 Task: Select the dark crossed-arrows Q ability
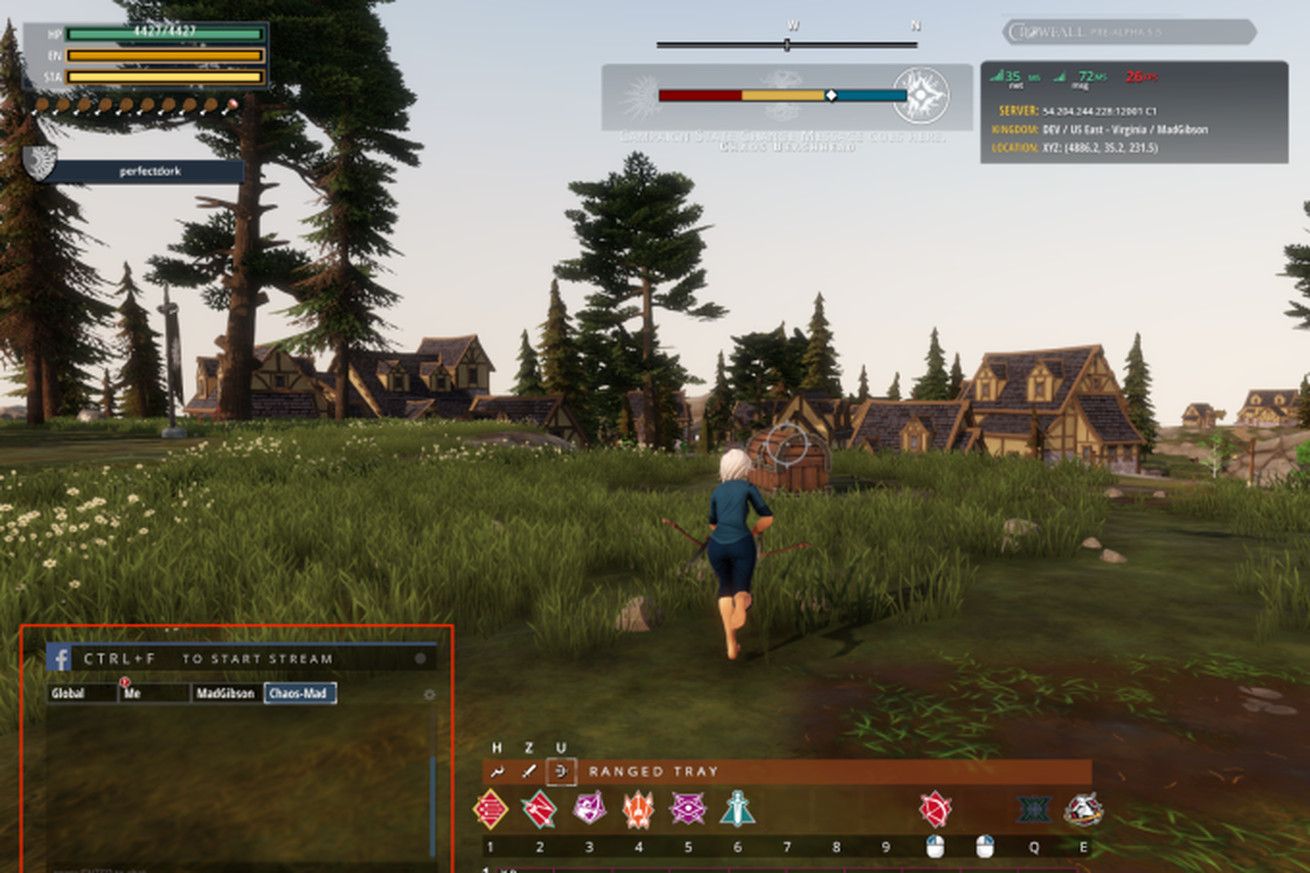click(1034, 809)
